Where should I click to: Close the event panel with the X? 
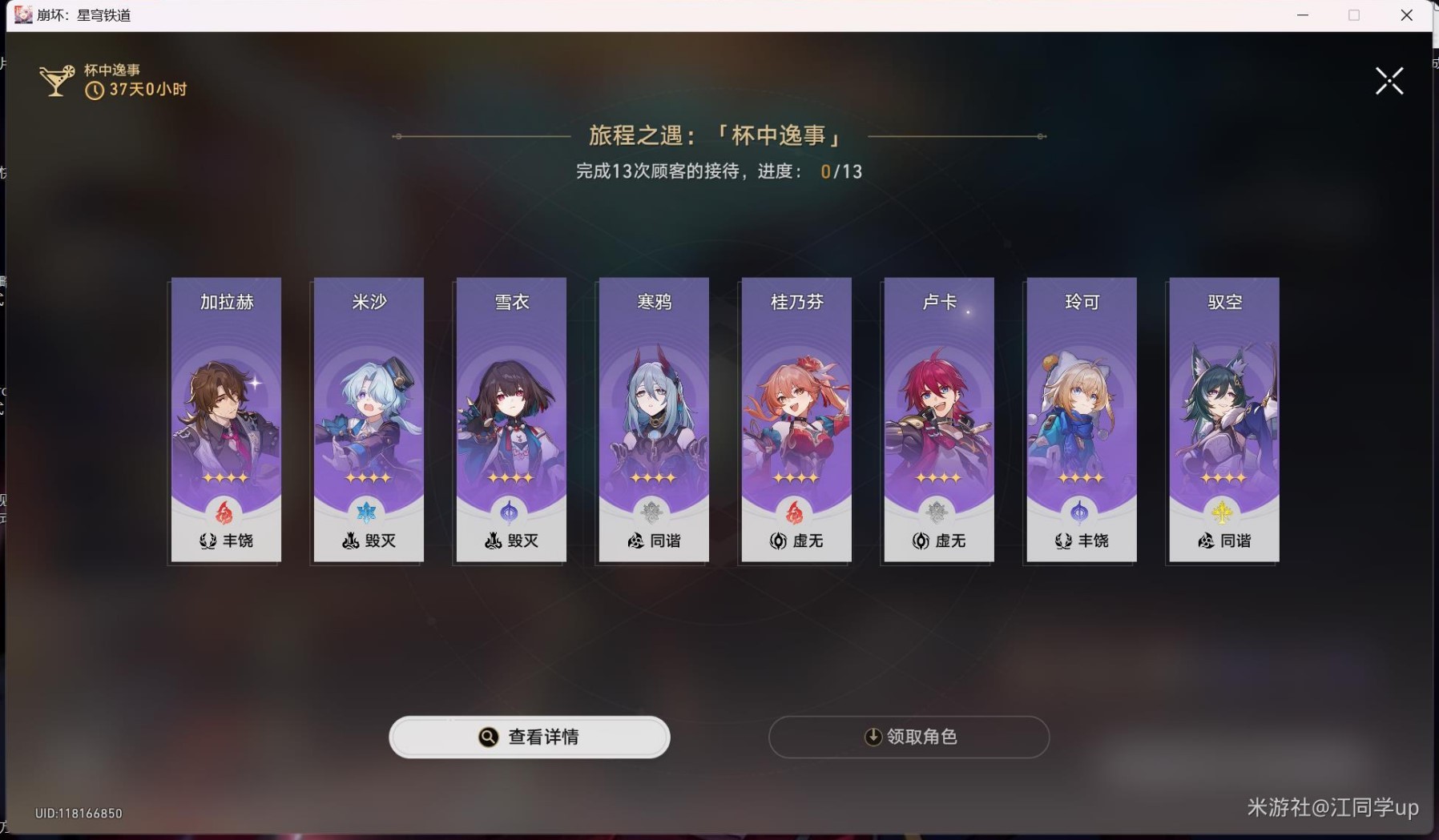(1389, 80)
